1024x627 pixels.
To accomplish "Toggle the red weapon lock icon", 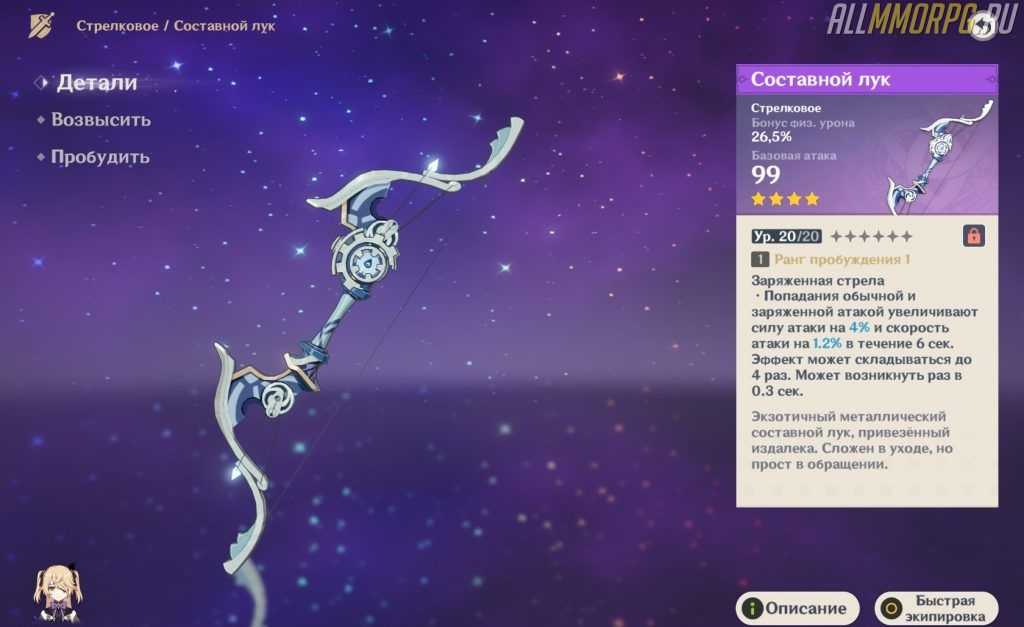I will tap(972, 236).
